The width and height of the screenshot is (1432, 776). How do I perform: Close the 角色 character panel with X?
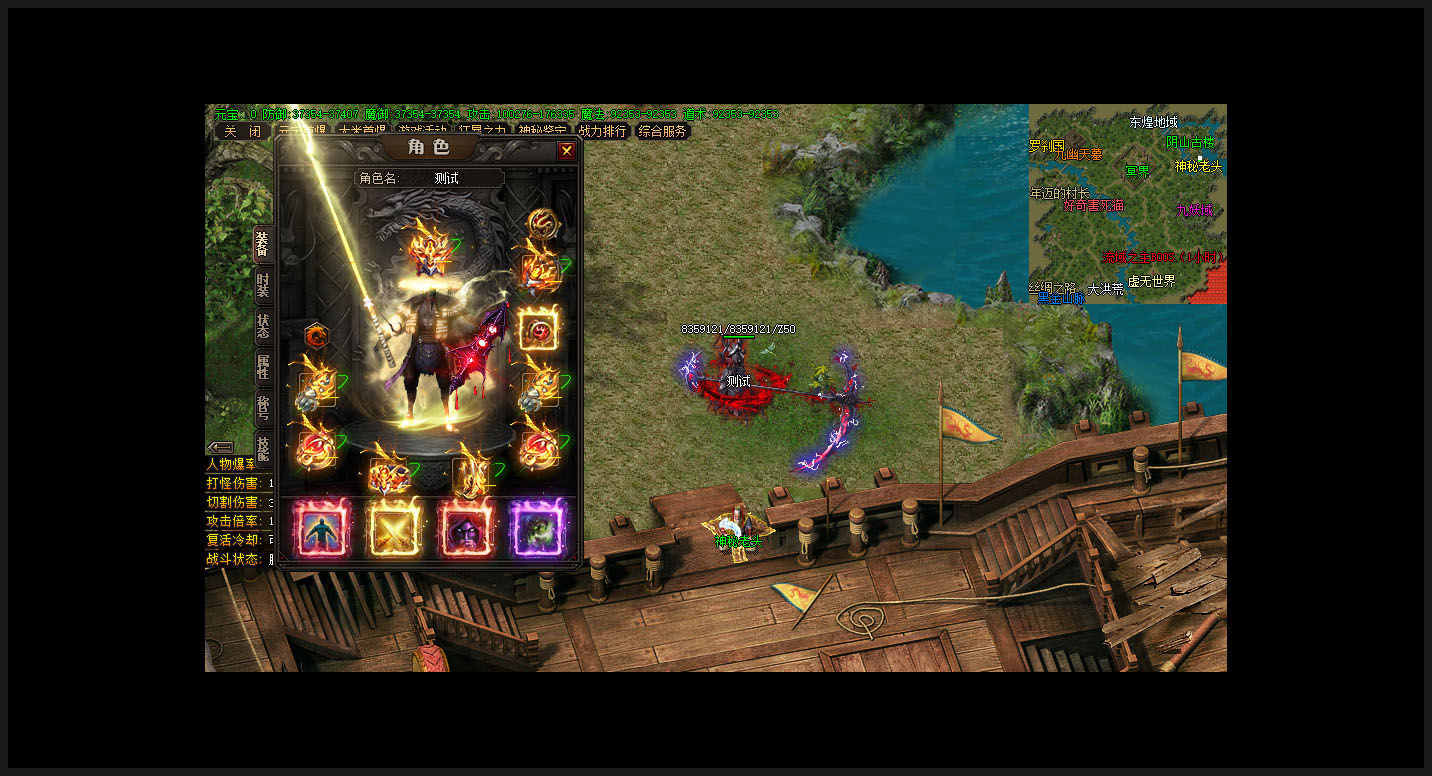[x=567, y=151]
